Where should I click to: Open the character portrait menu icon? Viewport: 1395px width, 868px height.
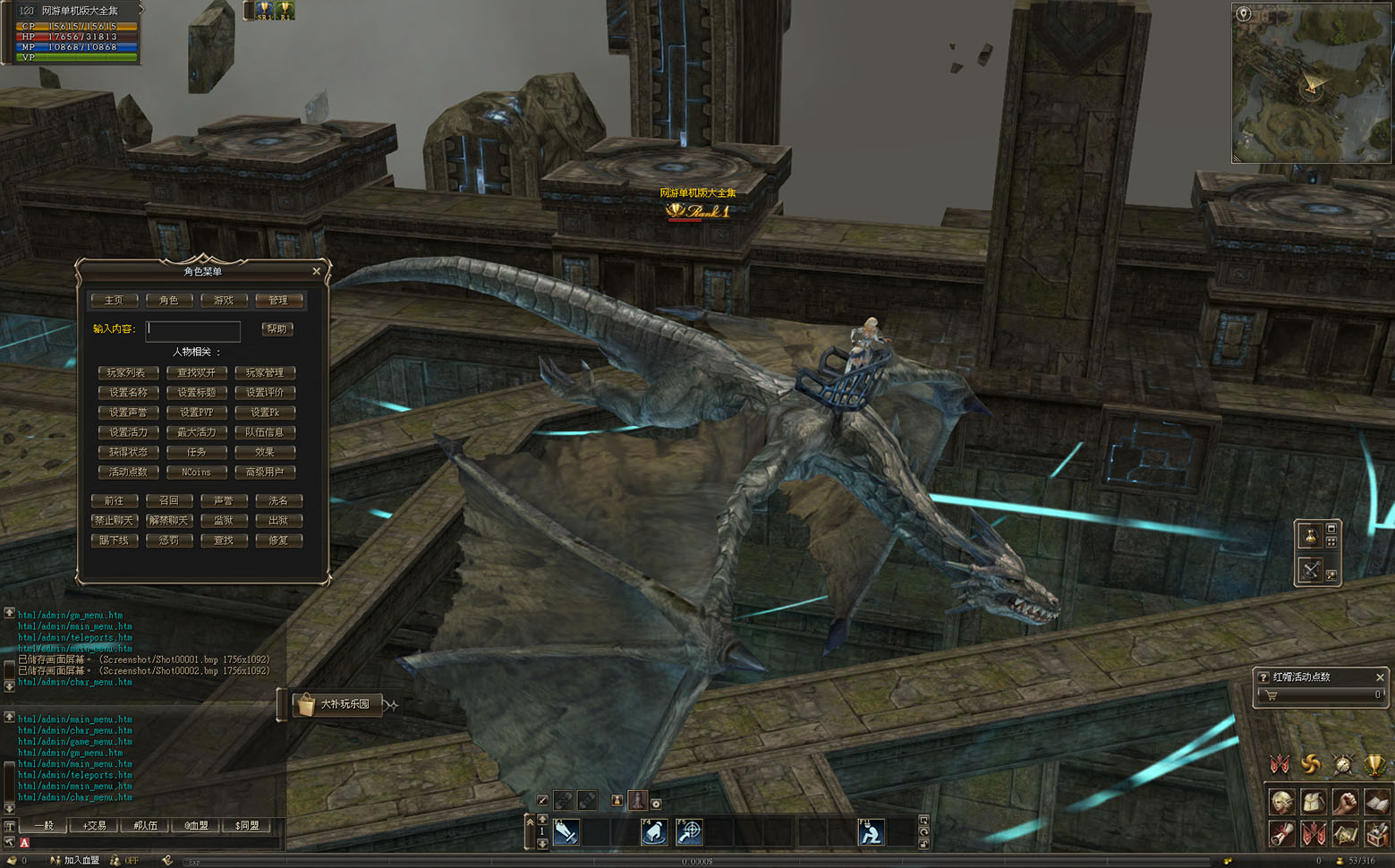coord(1280,802)
